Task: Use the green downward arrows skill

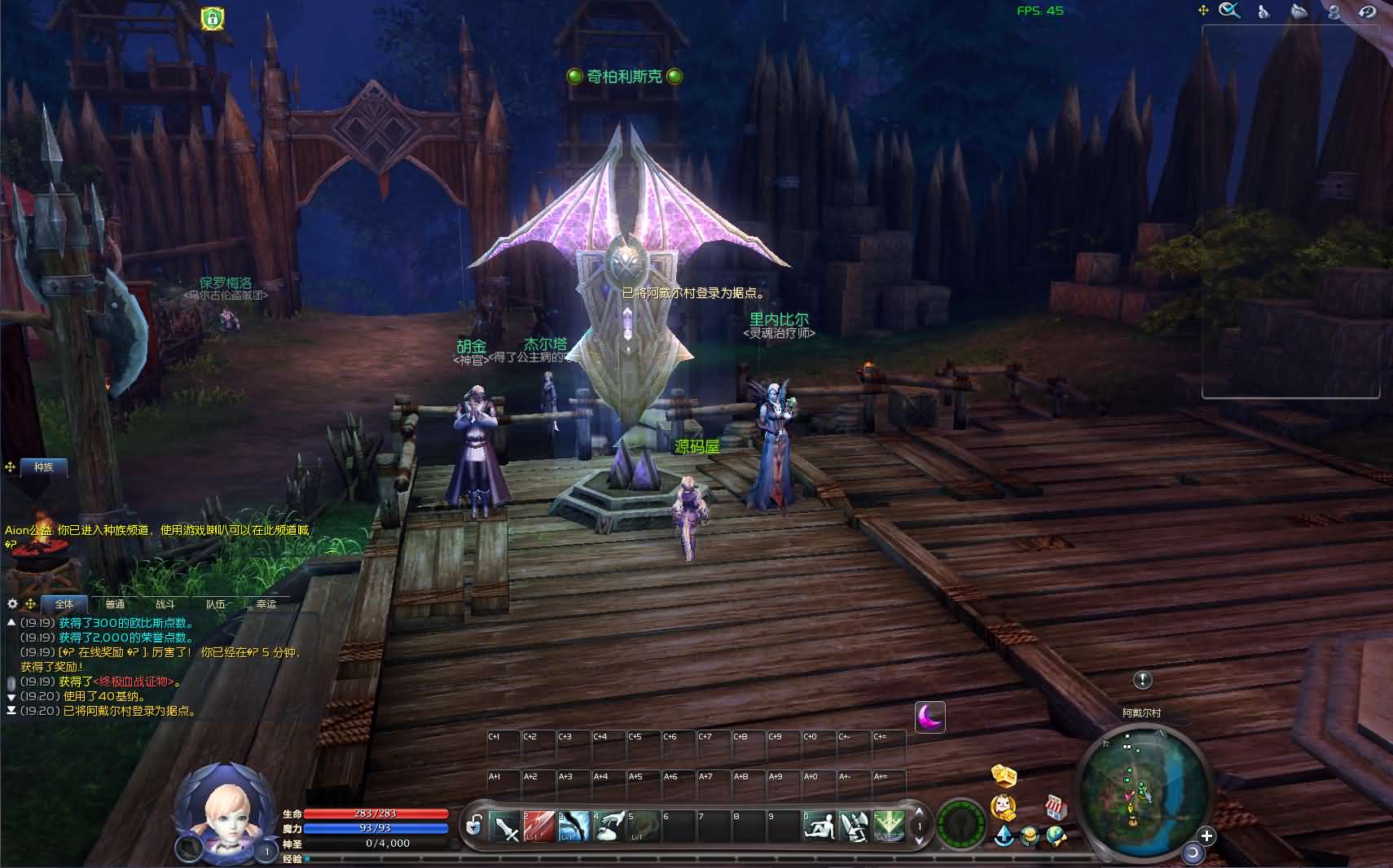Action: click(889, 827)
